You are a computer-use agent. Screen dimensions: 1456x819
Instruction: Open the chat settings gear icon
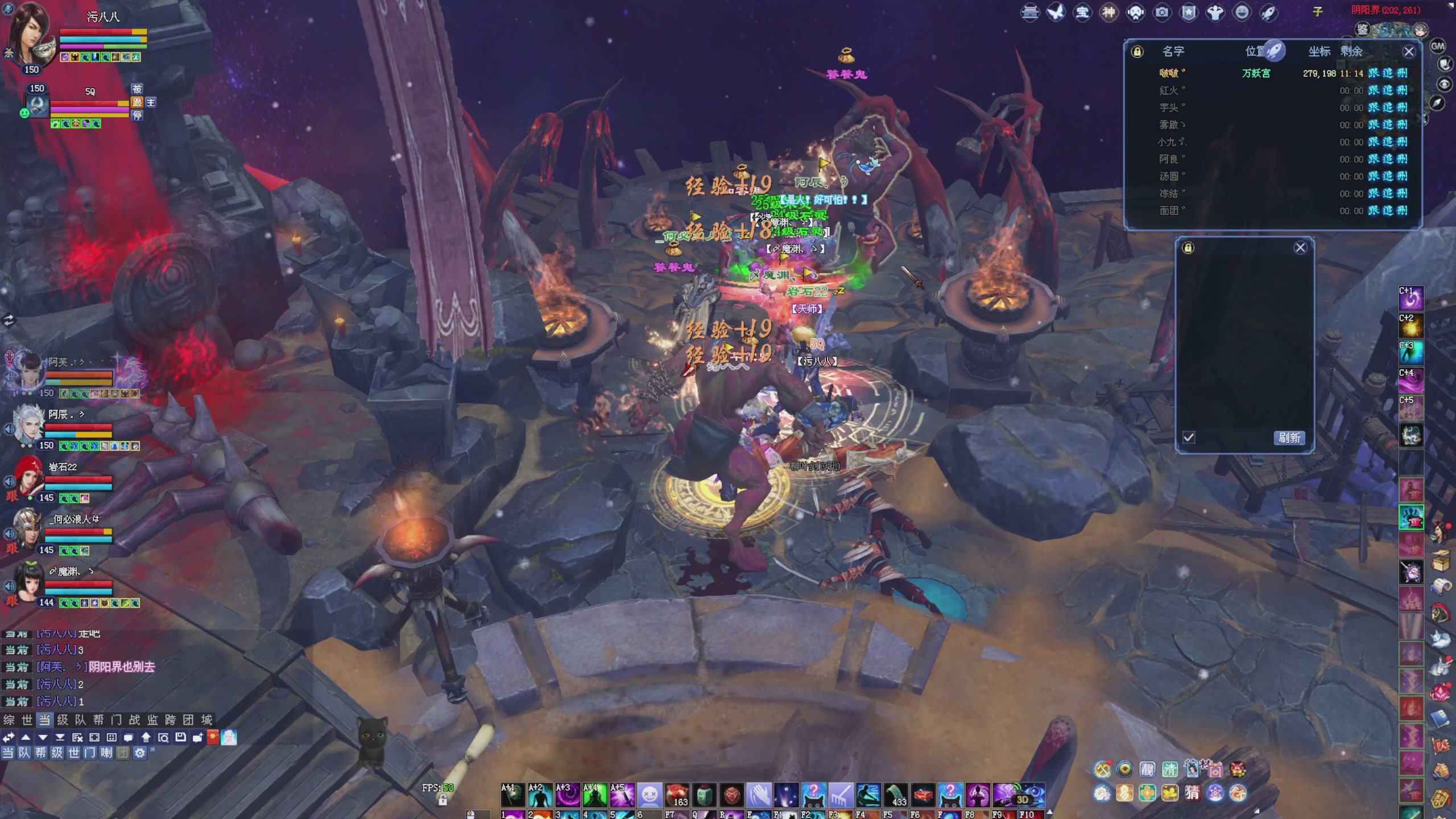tap(140, 753)
